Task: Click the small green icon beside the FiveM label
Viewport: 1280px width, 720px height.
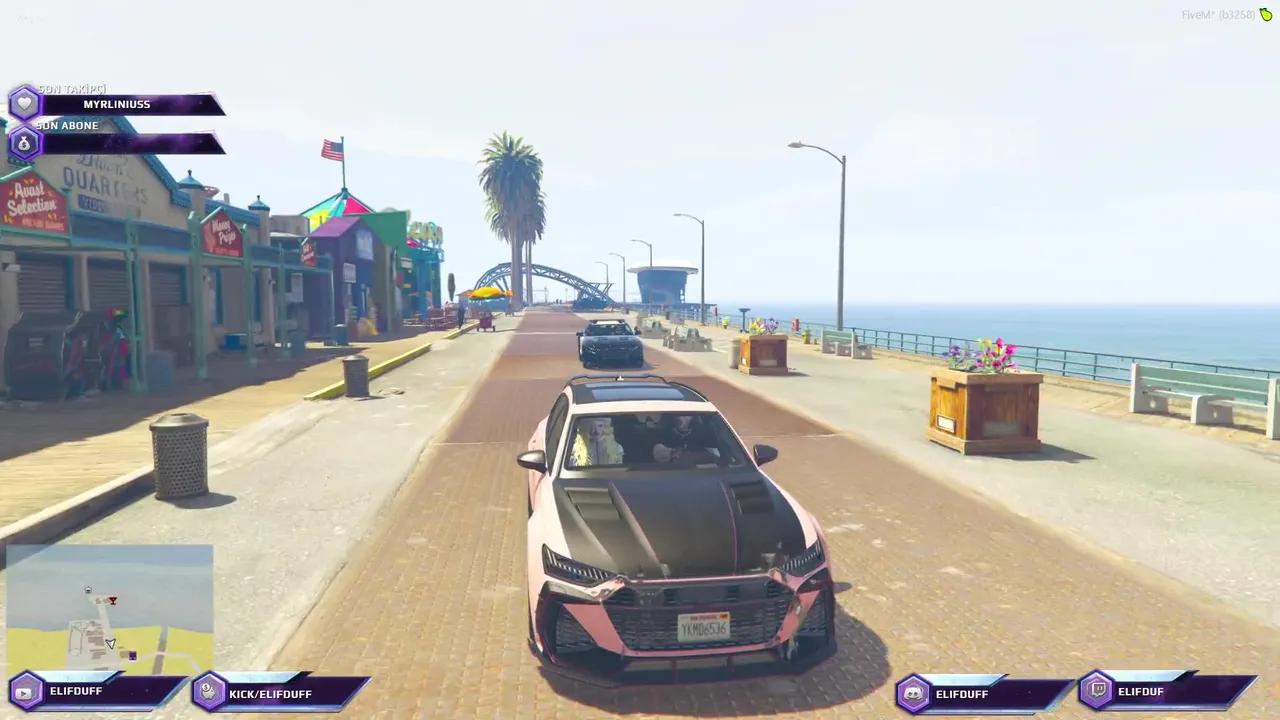Action: (x=1267, y=15)
